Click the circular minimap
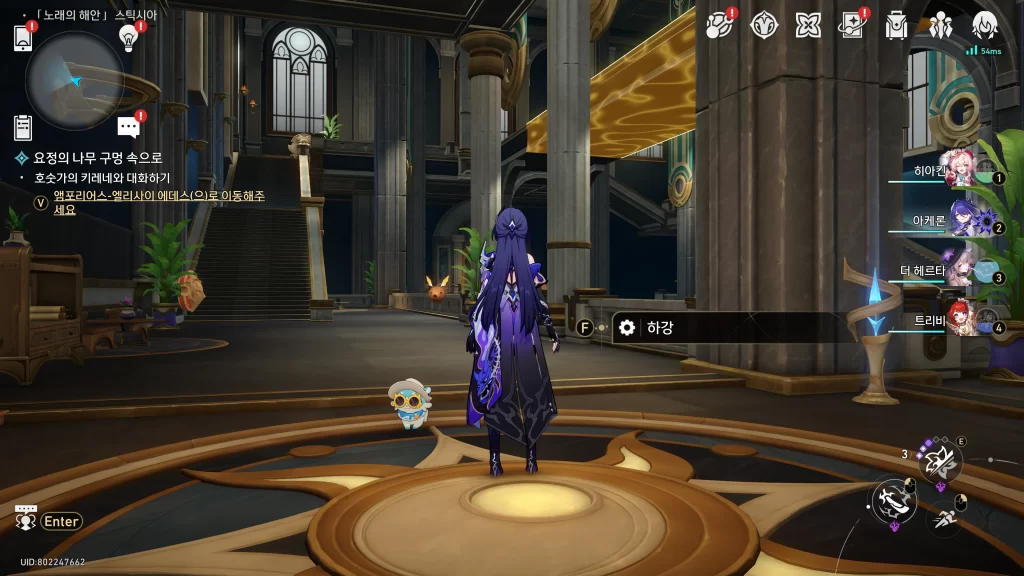This screenshot has height=576, width=1024. point(74,80)
